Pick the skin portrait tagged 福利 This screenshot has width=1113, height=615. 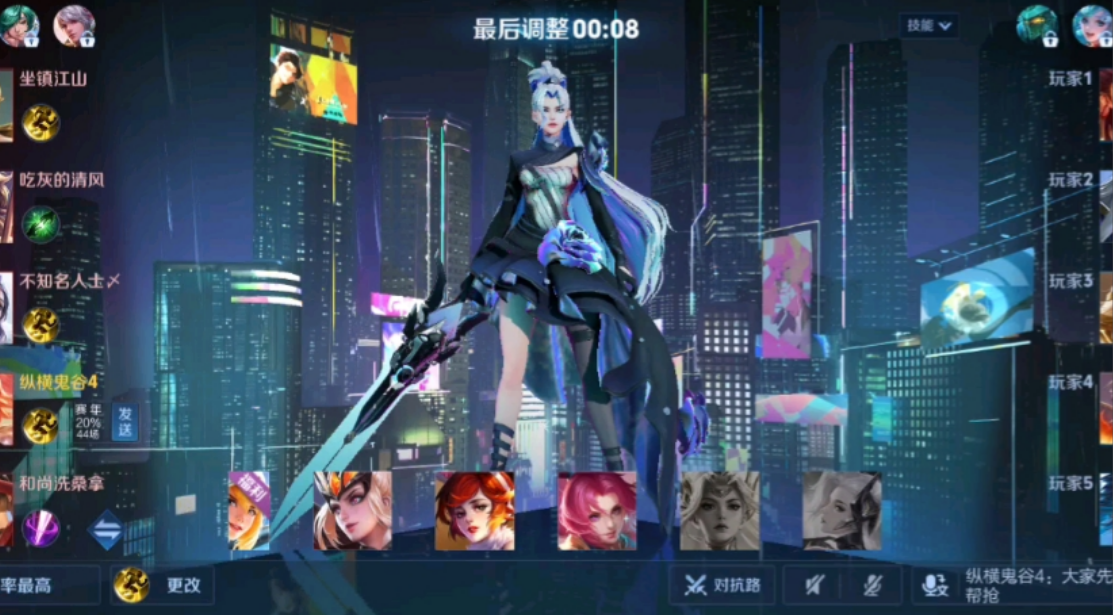[x=249, y=511]
